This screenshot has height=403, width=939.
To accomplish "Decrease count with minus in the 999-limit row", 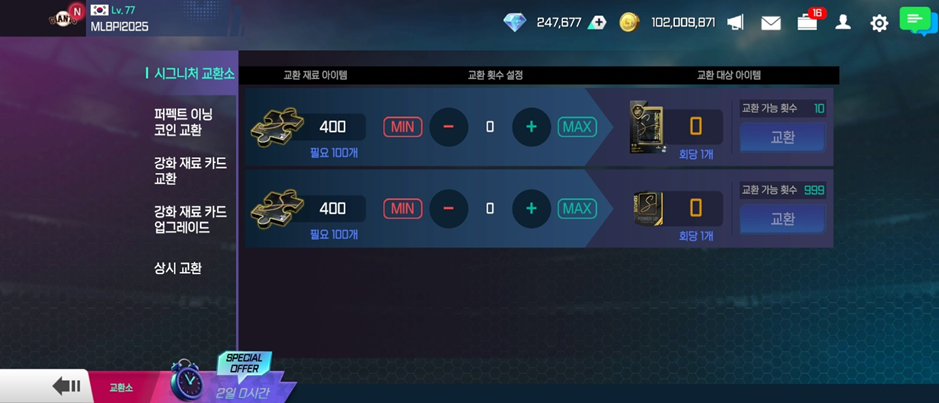I will [448, 209].
